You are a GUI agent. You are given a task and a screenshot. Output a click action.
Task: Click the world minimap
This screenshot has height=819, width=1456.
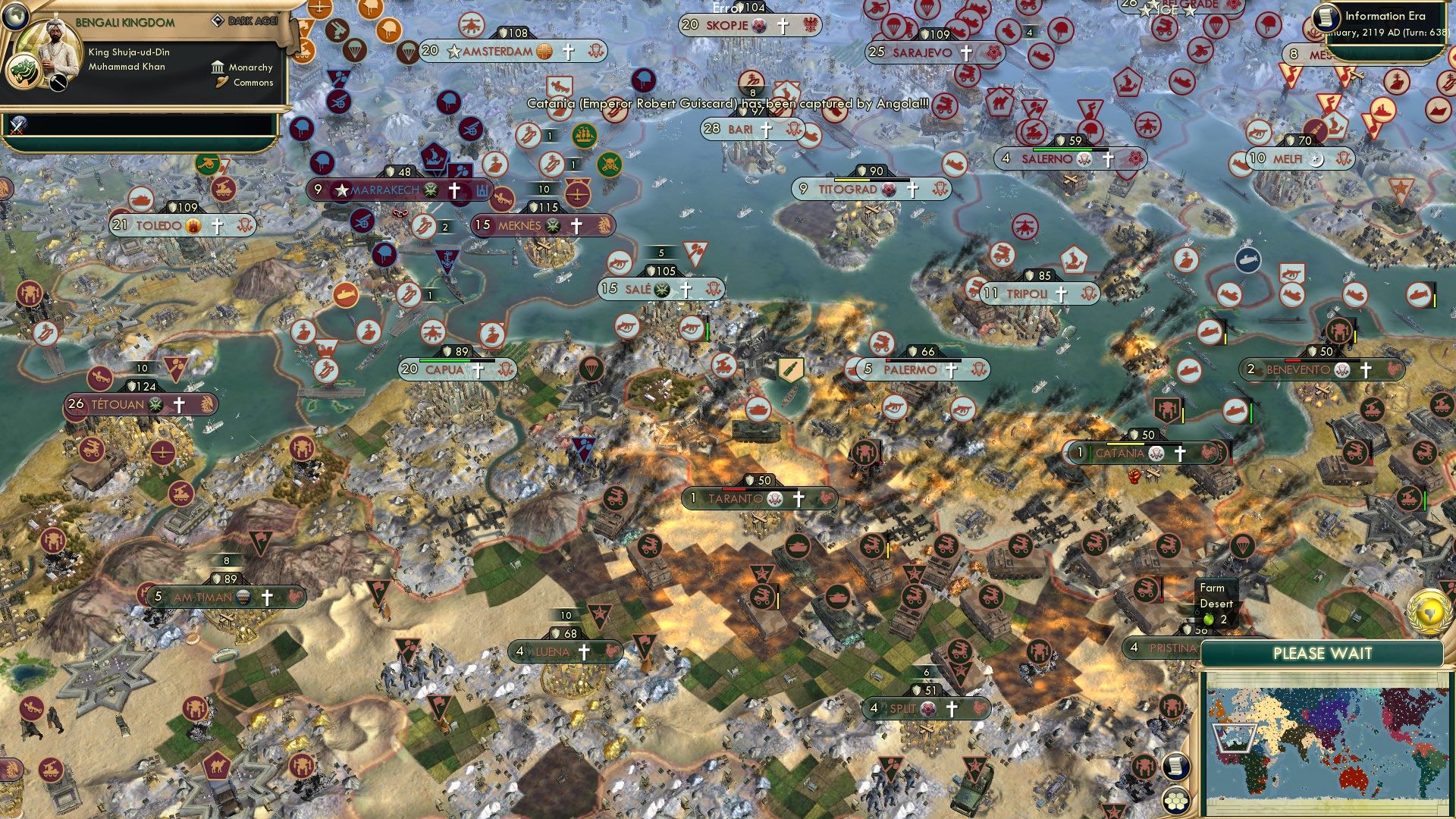click(x=1323, y=743)
